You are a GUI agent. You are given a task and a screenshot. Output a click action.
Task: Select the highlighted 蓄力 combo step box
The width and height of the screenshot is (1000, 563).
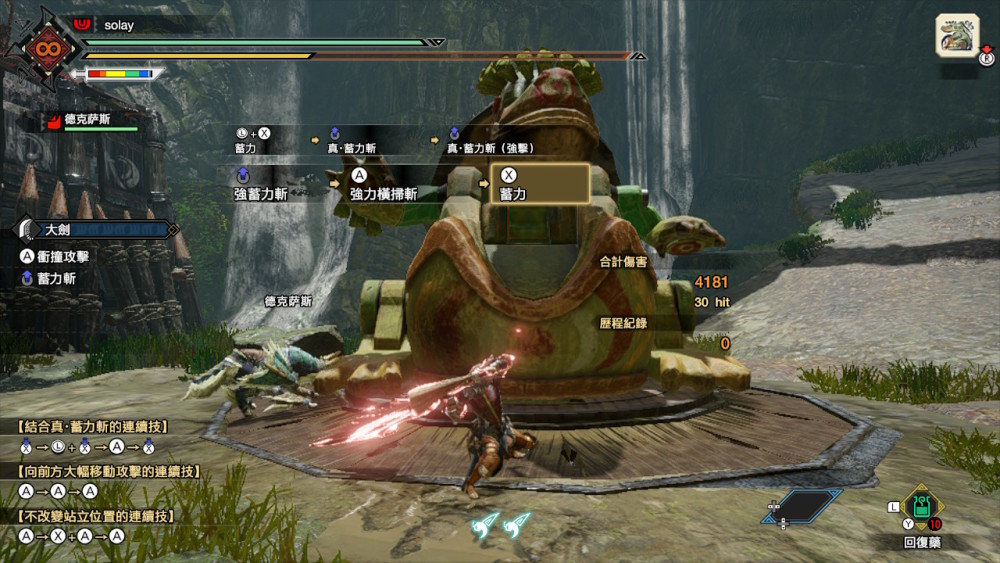pyautogui.click(x=539, y=184)
